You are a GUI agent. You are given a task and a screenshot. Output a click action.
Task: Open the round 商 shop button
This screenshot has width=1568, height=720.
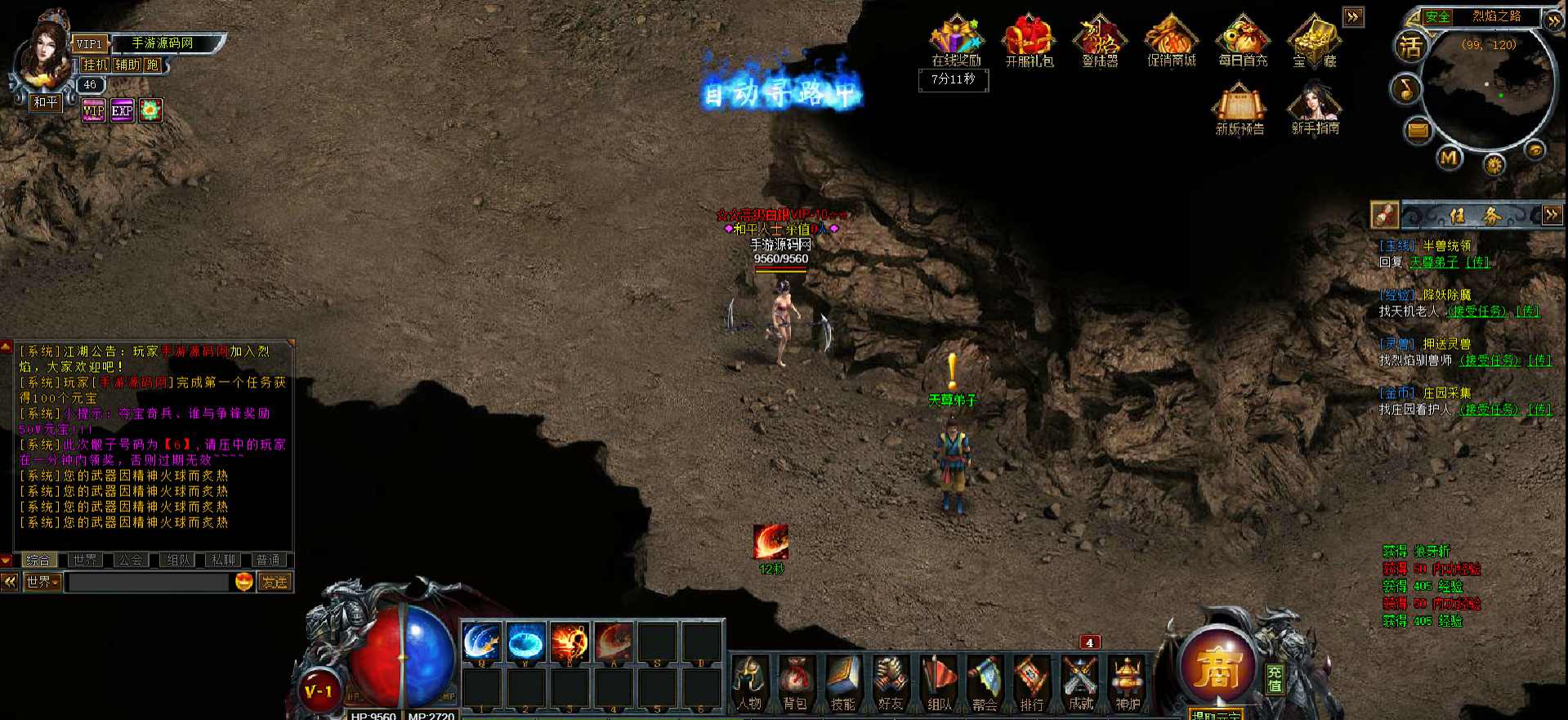[1217, 668]
